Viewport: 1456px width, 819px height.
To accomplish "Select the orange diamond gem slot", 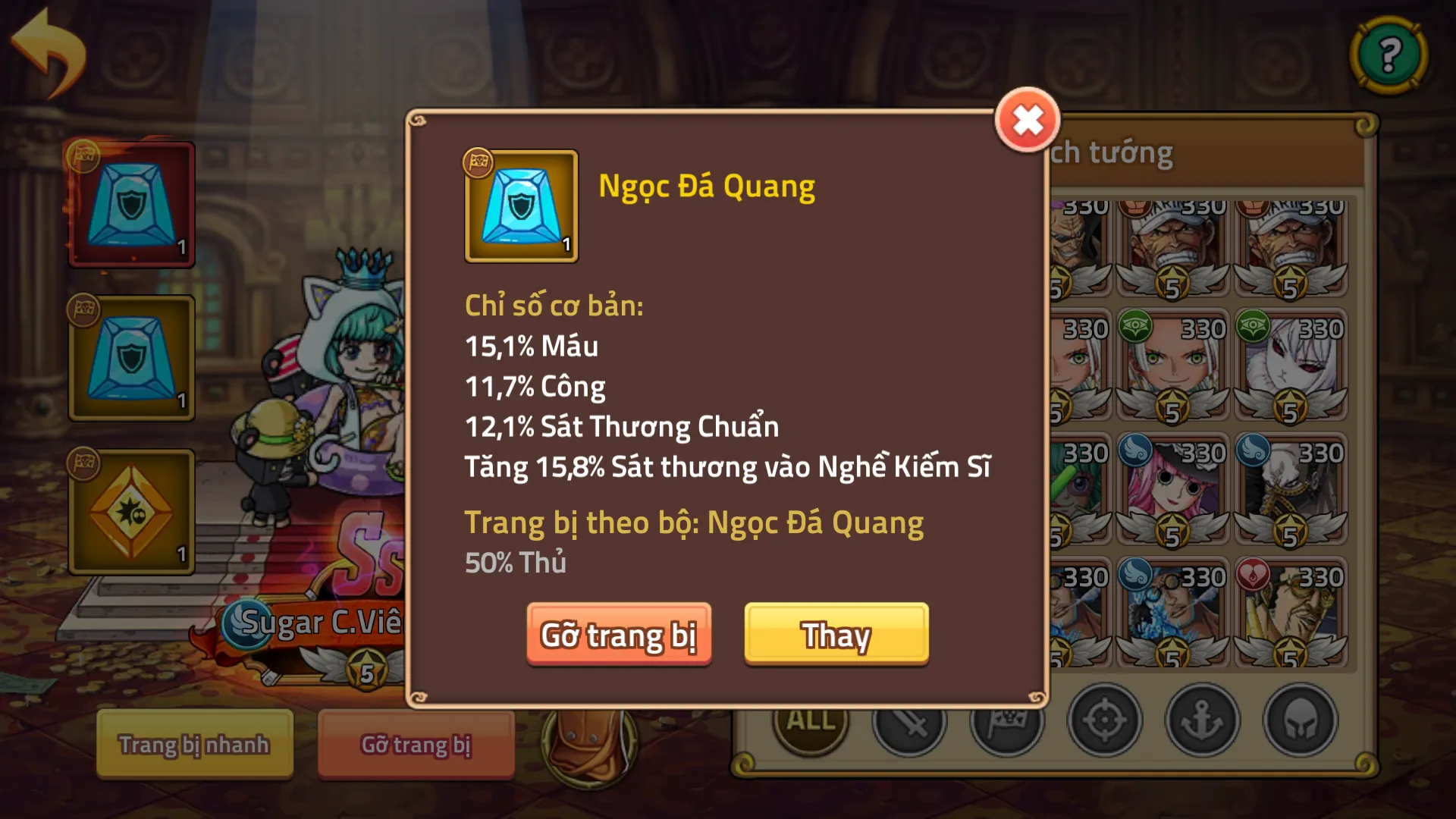I will [x=132, y=512].
